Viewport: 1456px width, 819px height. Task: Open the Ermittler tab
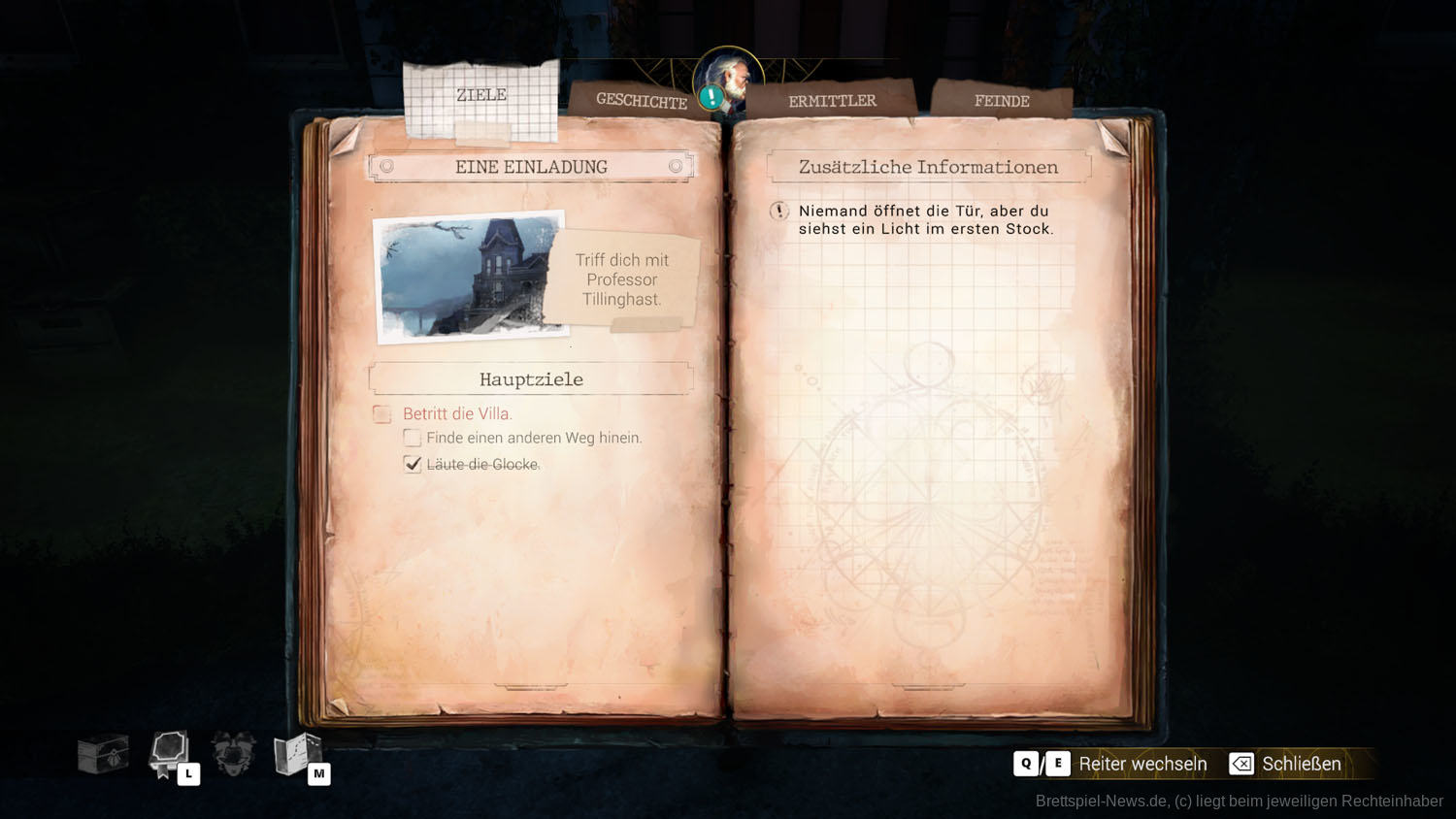832,101
